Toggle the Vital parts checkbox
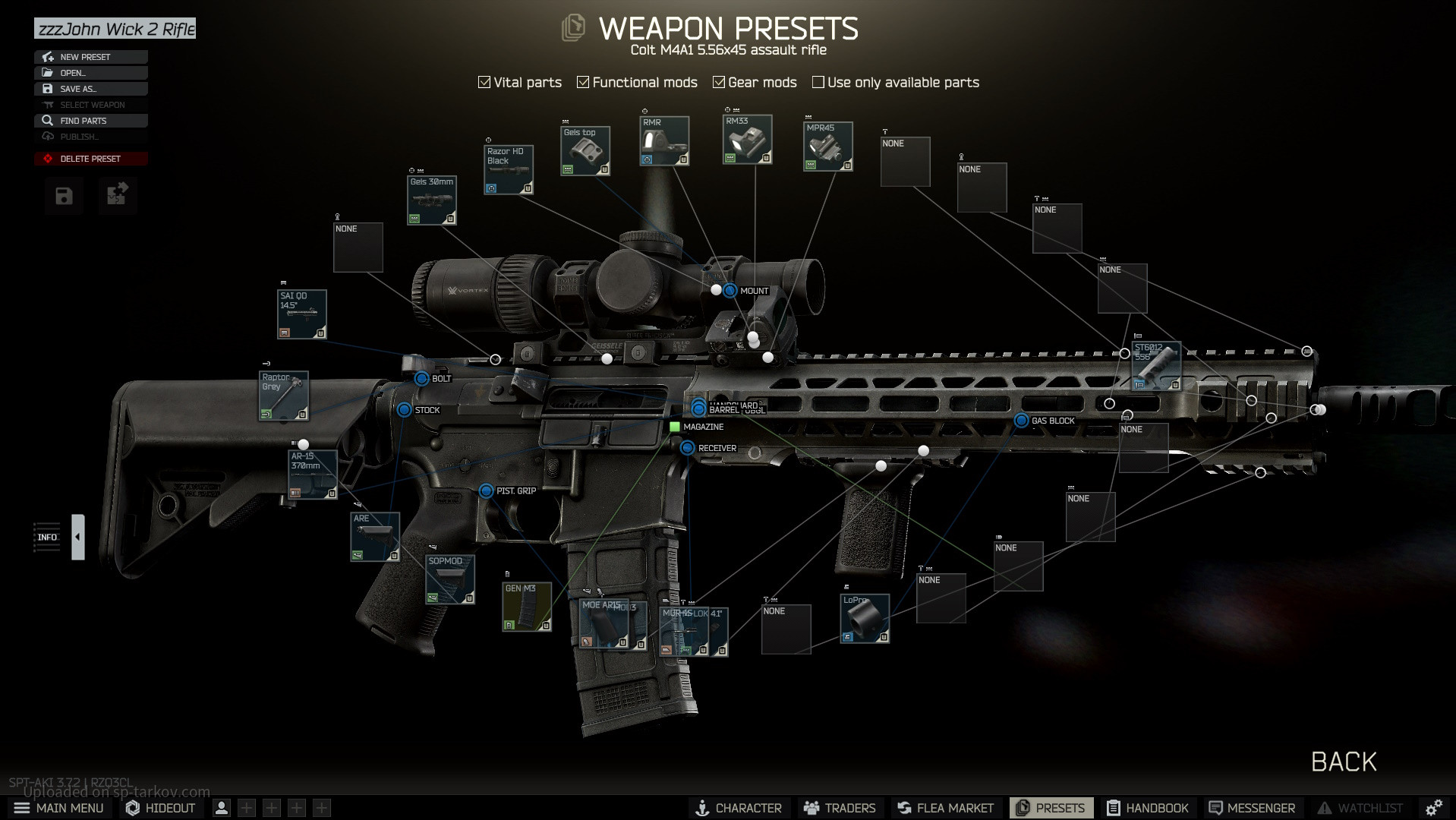 point(484,82)
